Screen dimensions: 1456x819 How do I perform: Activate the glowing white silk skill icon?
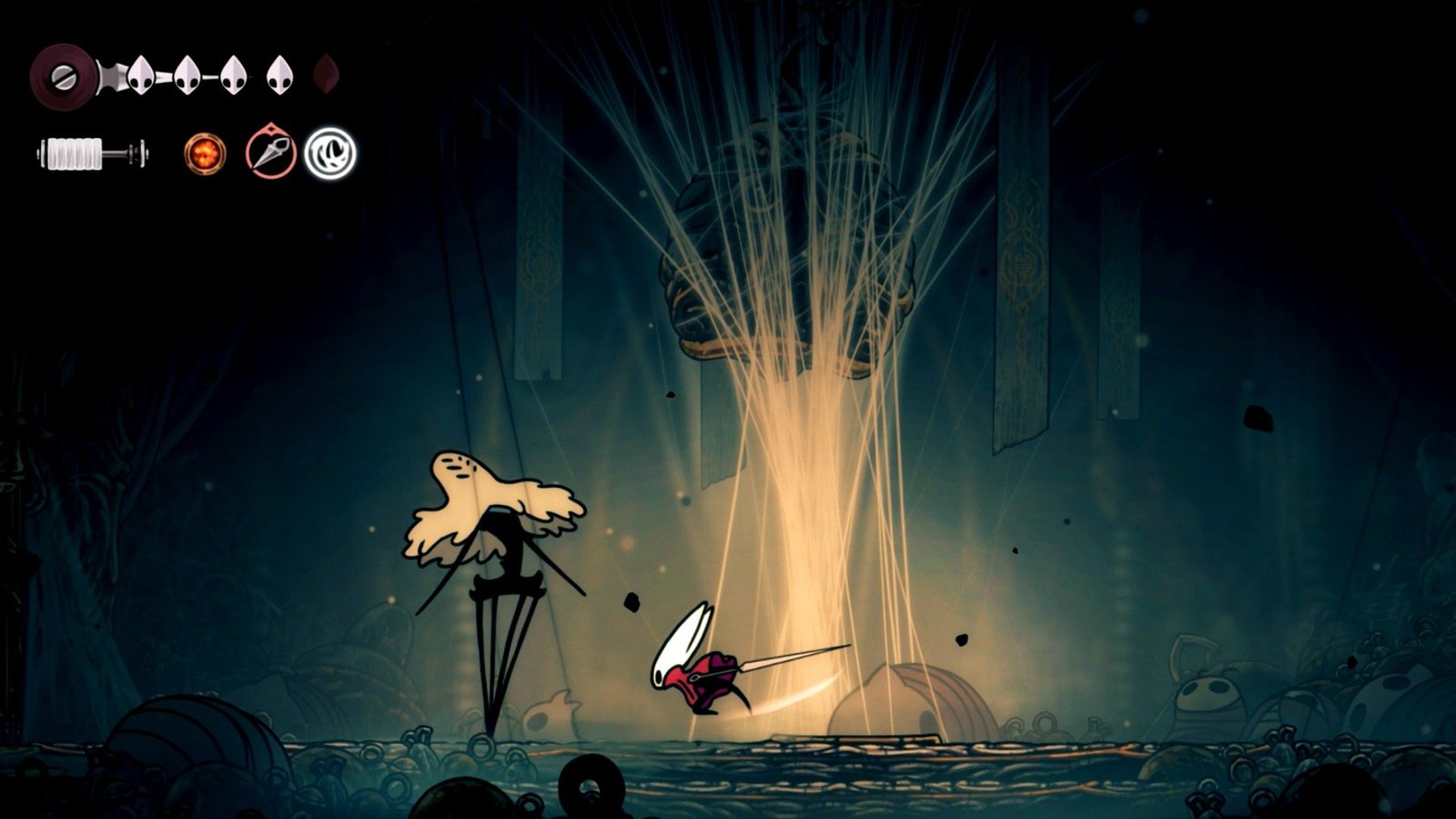(x=330, y=153)
